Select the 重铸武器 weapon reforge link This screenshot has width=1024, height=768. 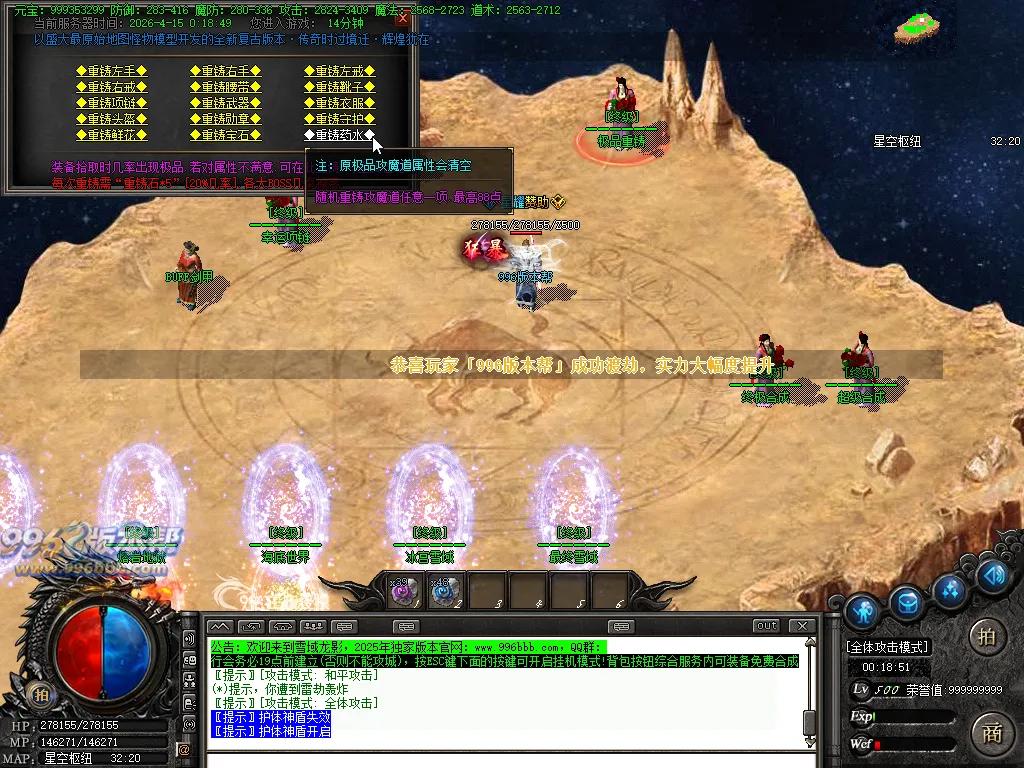click(225, 103)
